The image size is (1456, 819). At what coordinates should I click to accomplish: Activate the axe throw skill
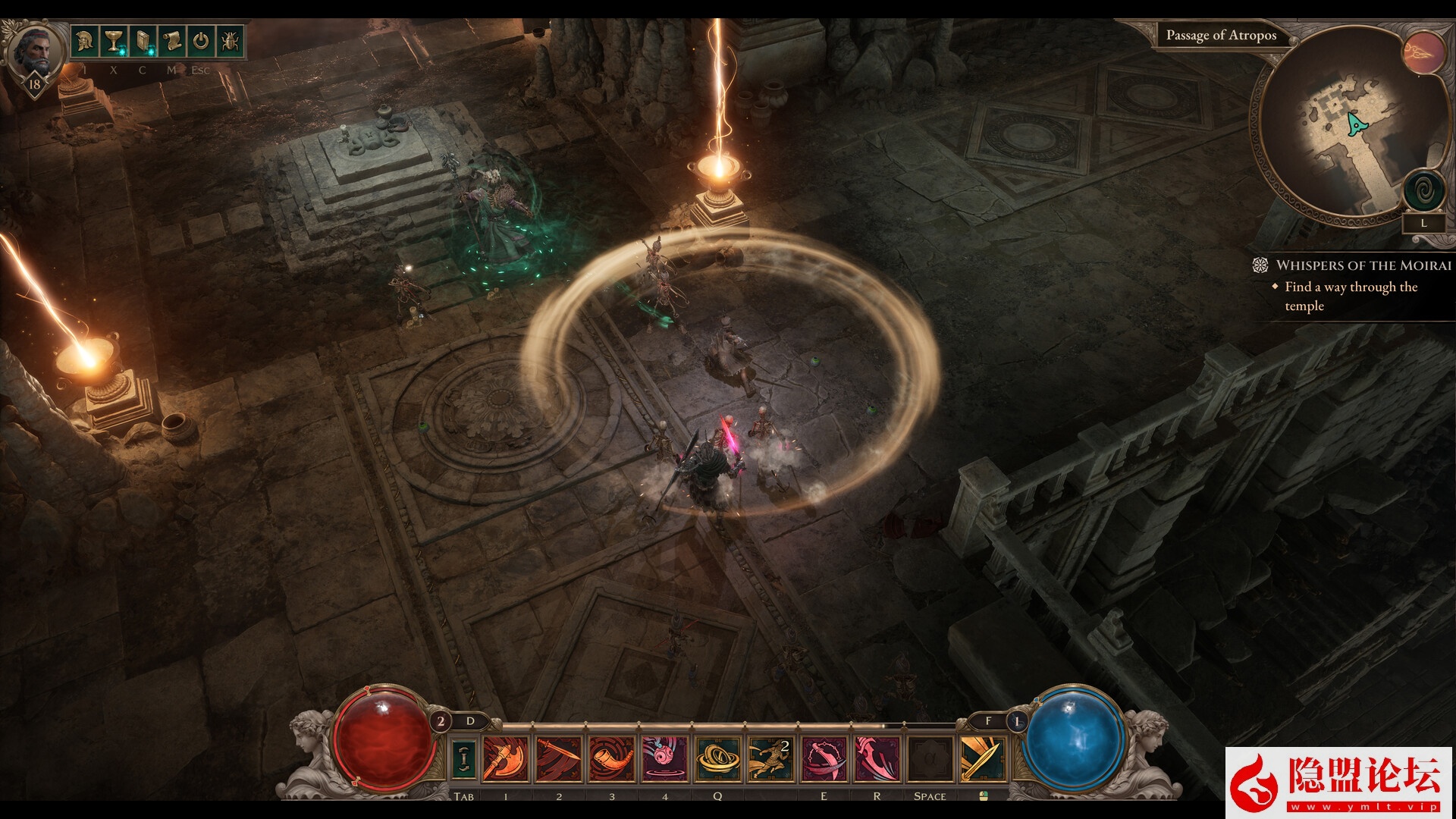[505, 759]
